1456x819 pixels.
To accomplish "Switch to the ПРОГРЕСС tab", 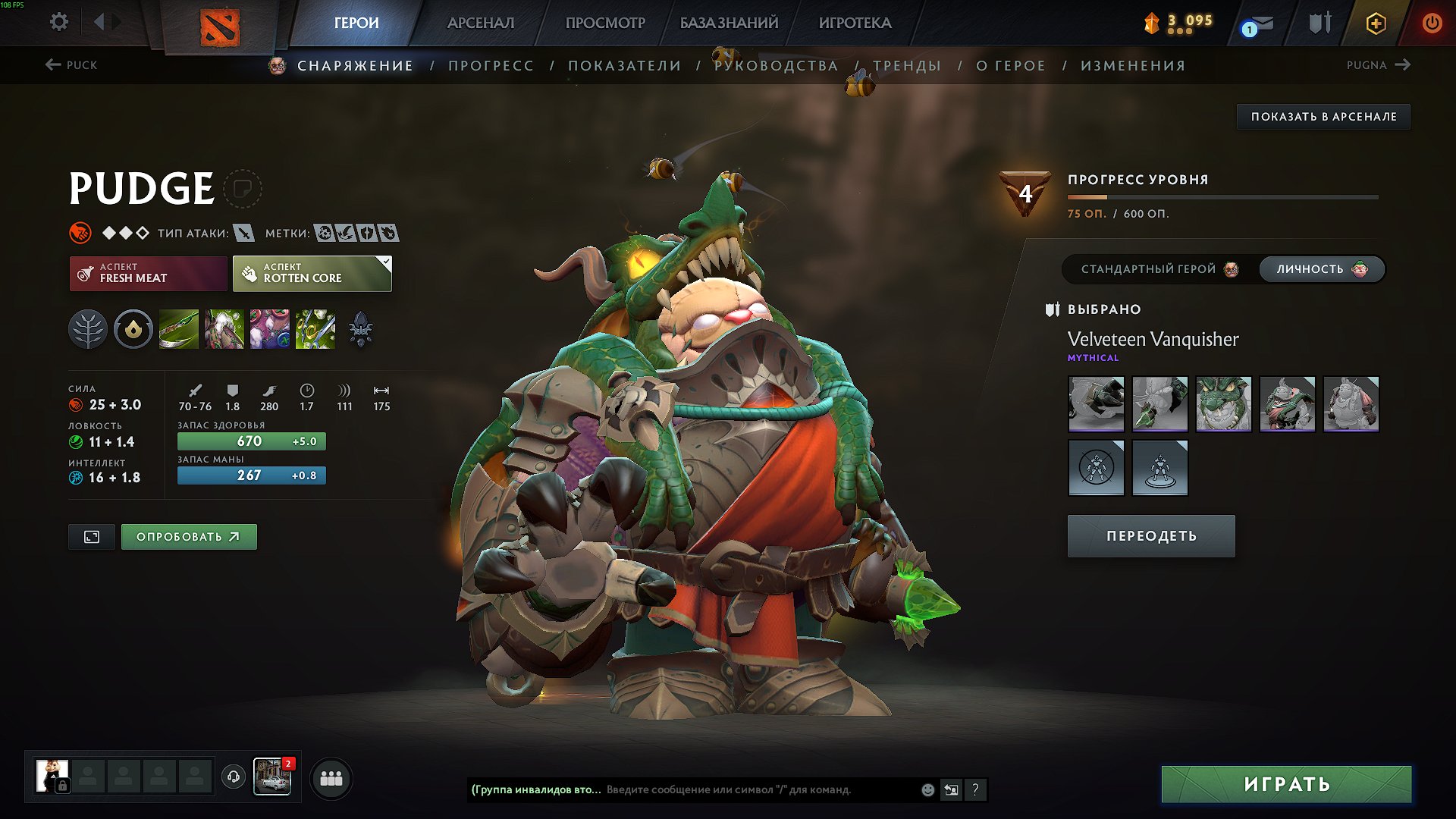I will tap(491, 66).
